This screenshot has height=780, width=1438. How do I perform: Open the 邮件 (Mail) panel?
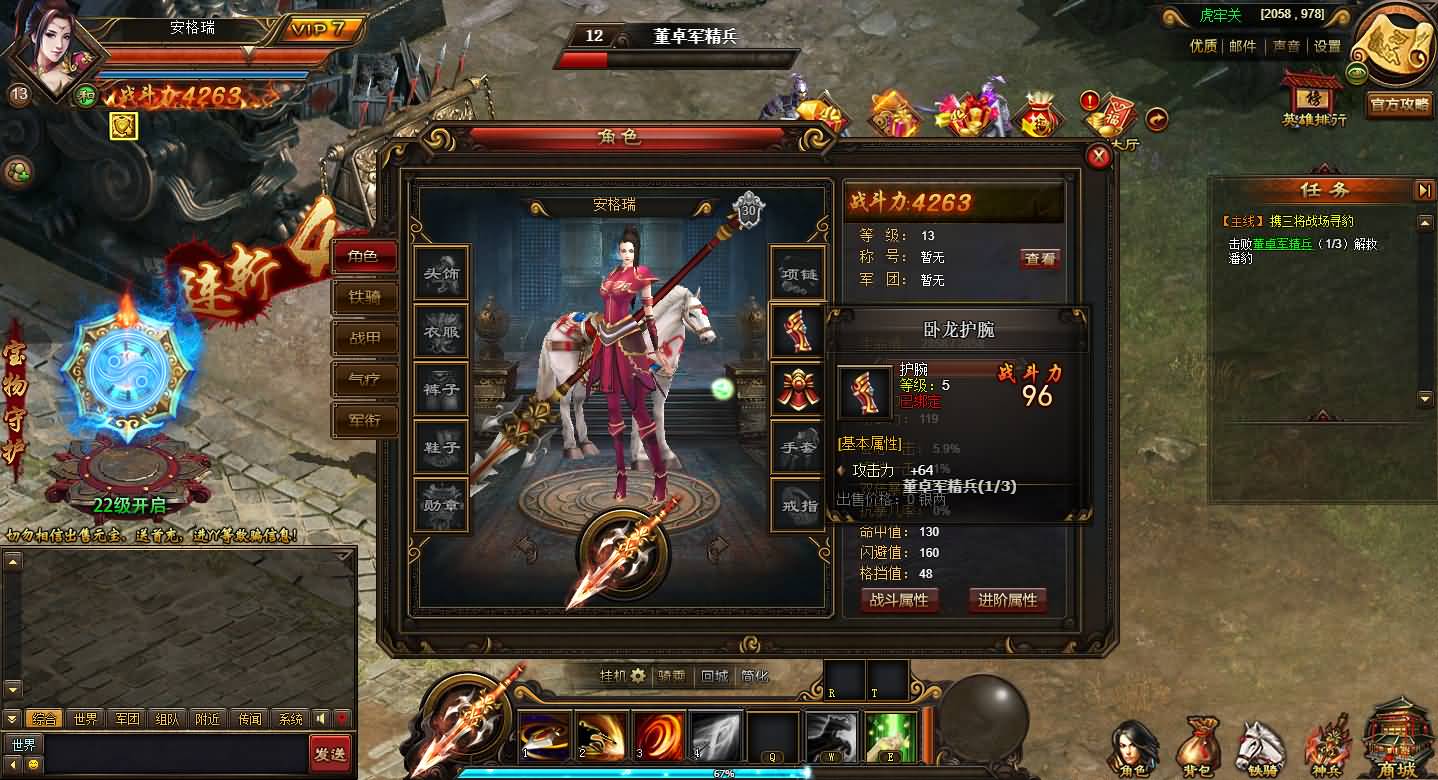coord(1240,45)
